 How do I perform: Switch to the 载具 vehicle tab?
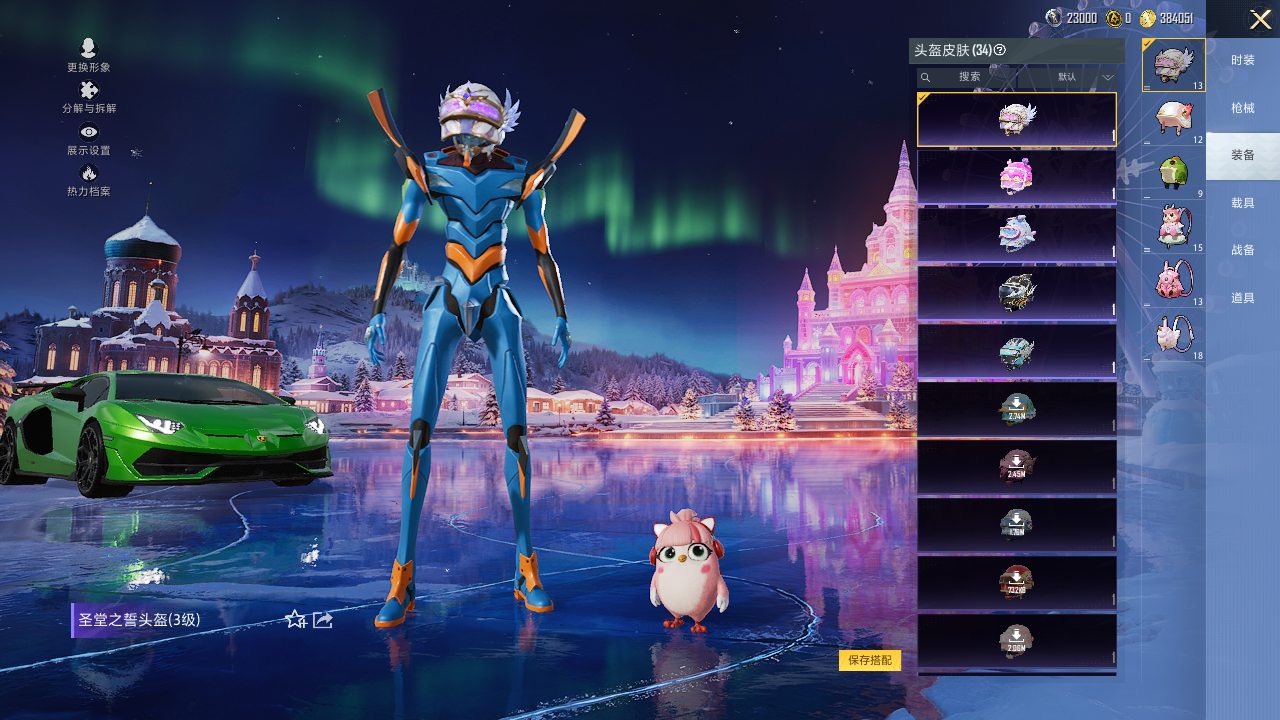pyautogui.click(x=1243, y=203)
